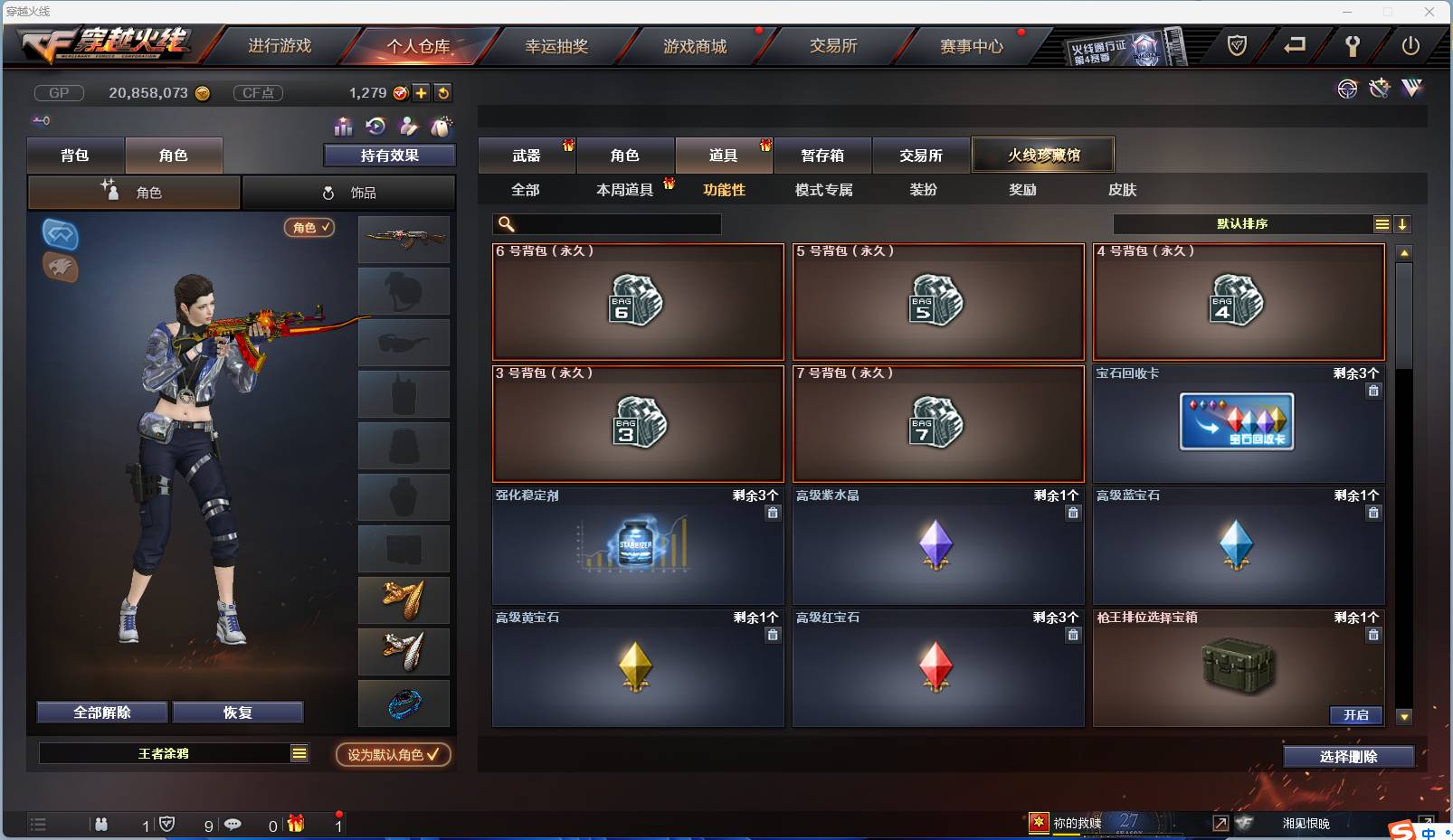Switch to list view beside 默认排序
1453x840 pixels.
tap(1383, 223)
